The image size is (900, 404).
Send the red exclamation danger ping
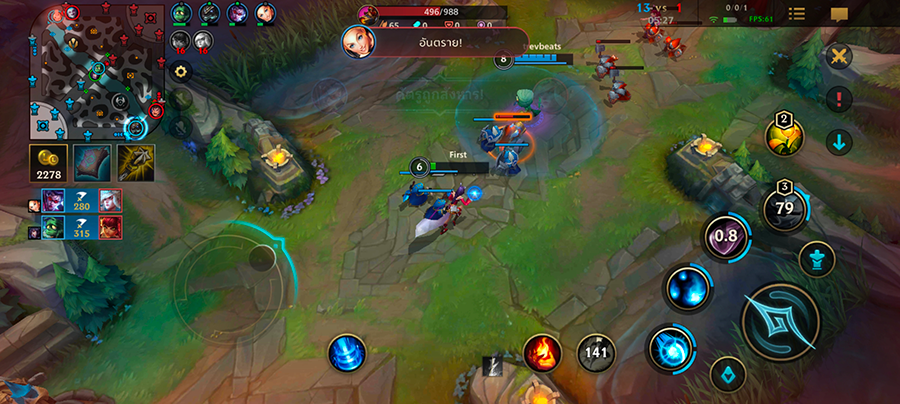coord(838,99)
